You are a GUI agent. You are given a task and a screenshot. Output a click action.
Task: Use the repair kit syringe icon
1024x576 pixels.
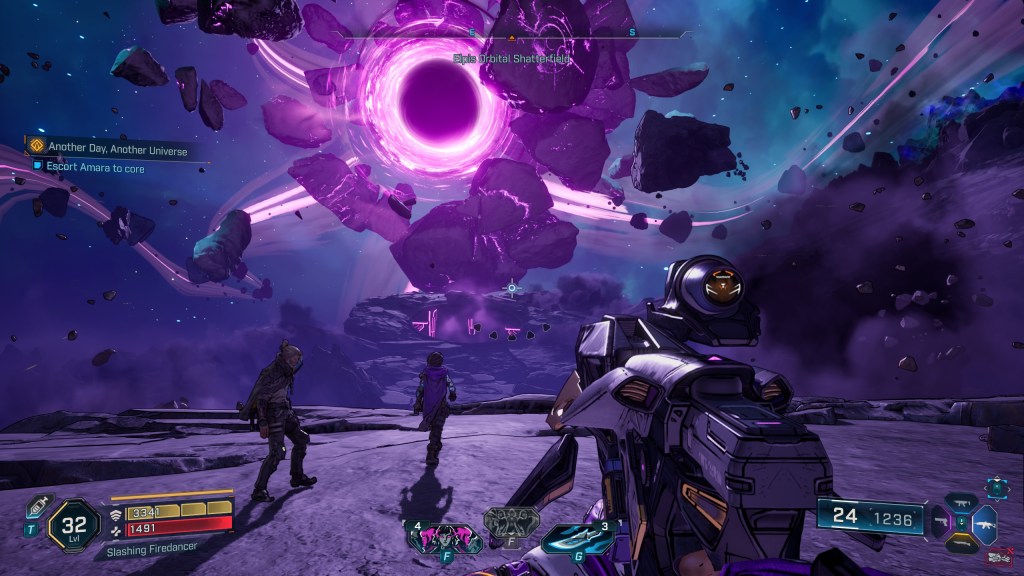click(x=36, y=507)
